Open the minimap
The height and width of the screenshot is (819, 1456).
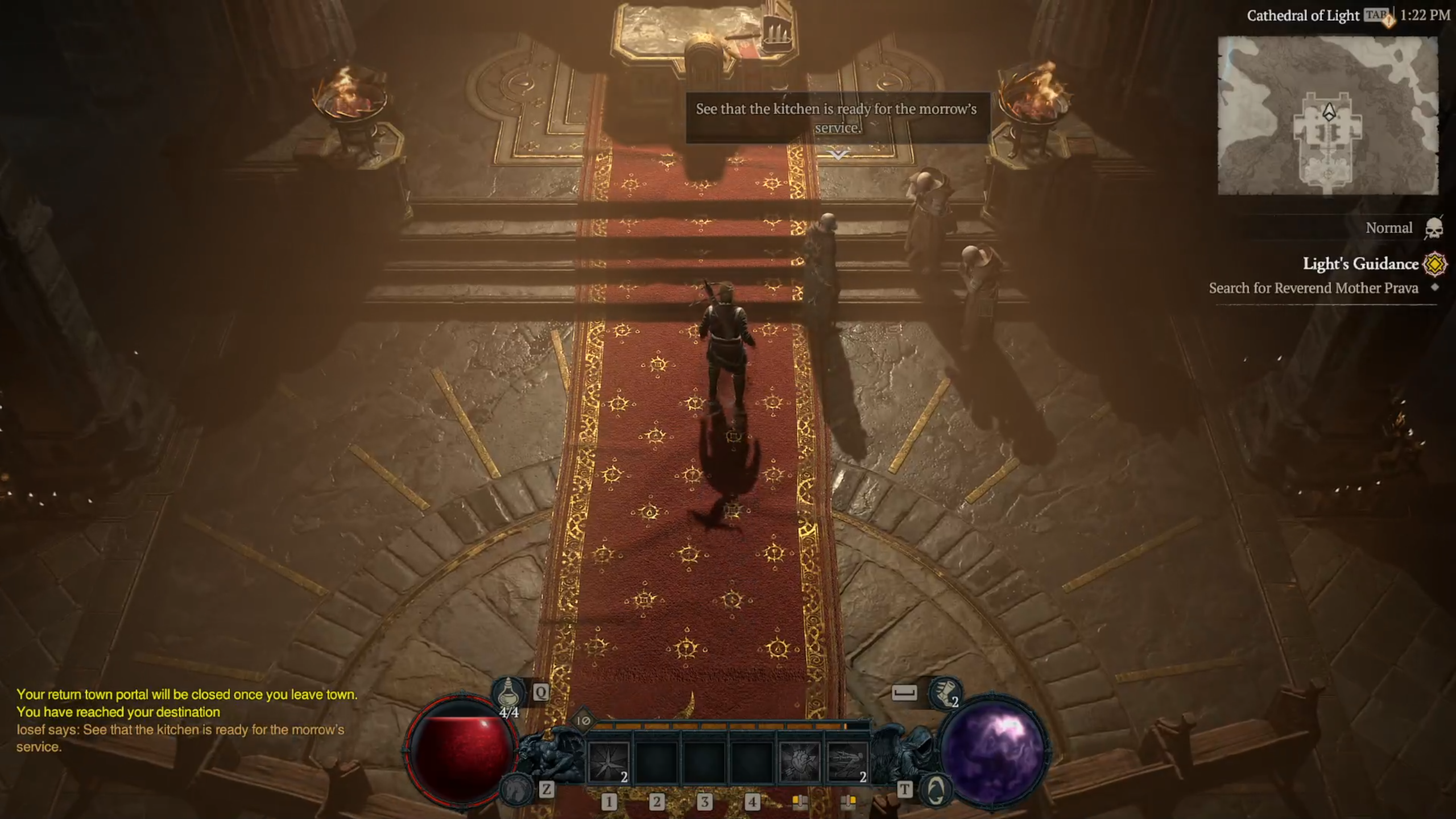point(1327,116)
